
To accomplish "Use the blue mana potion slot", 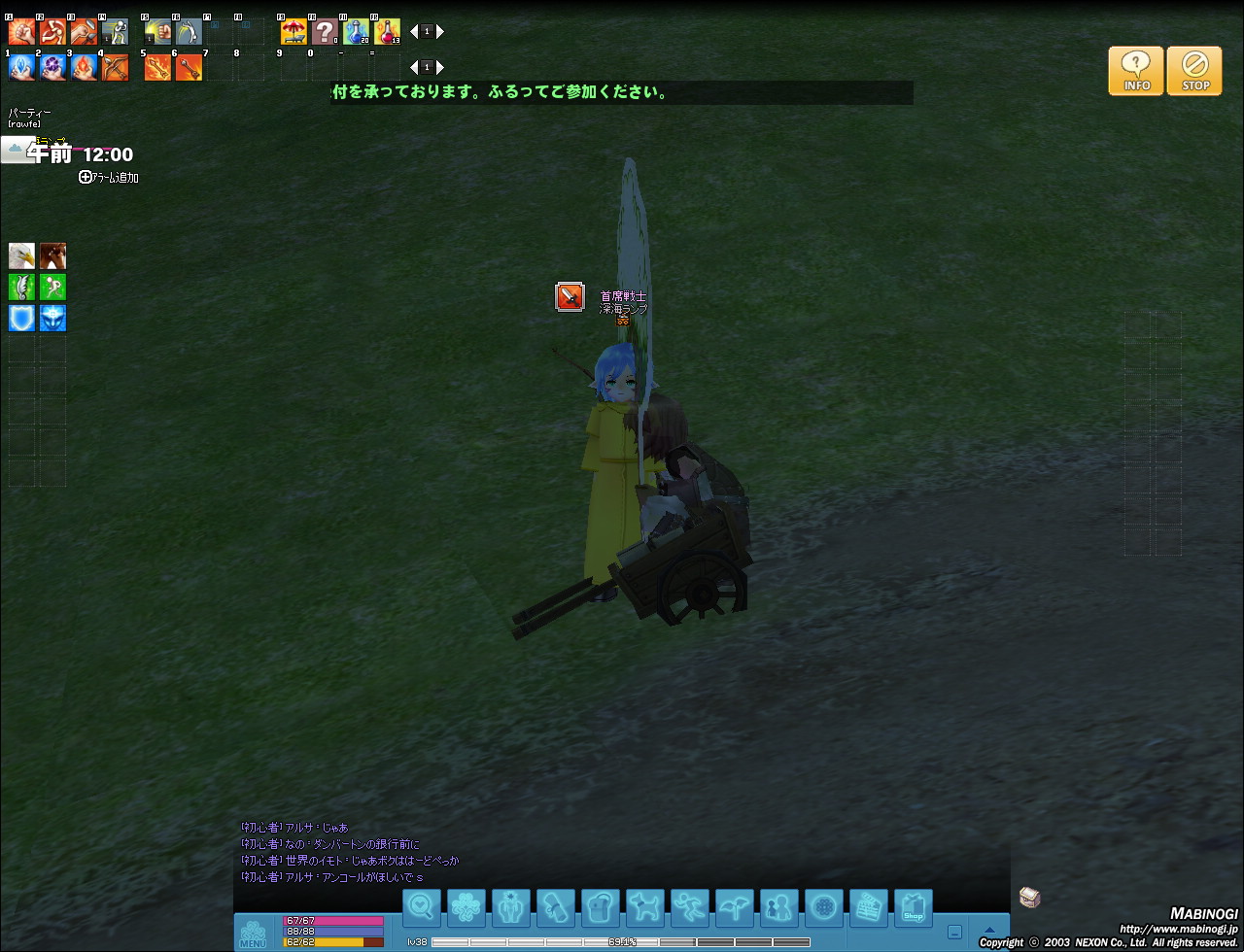I will pos(356,32).
